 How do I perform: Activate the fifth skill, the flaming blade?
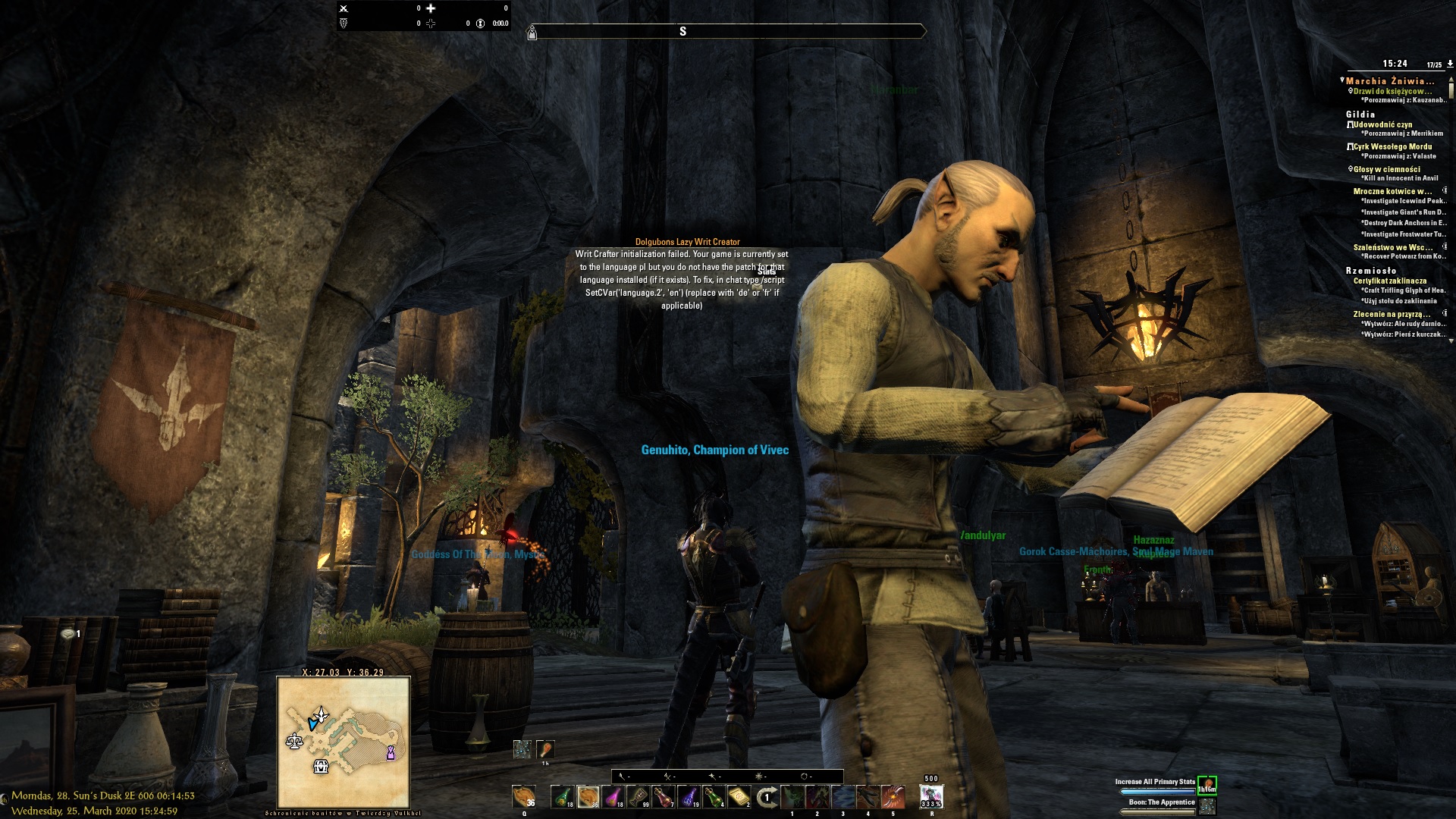click(x=893, y=797)
